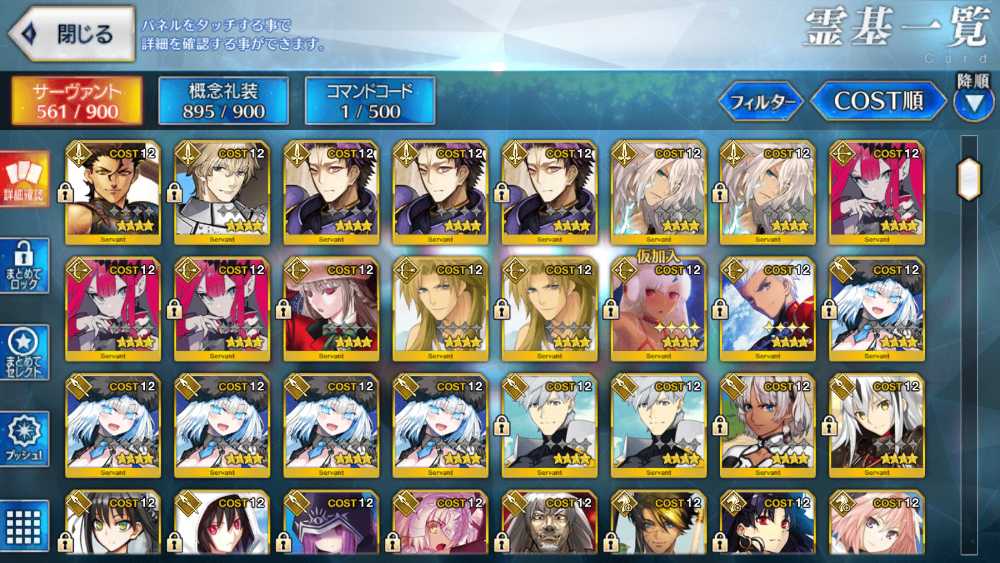Grab the list scrollbar handle
Image resolution: width=1000 pixels, height=563 pixels.
(968, 180)
